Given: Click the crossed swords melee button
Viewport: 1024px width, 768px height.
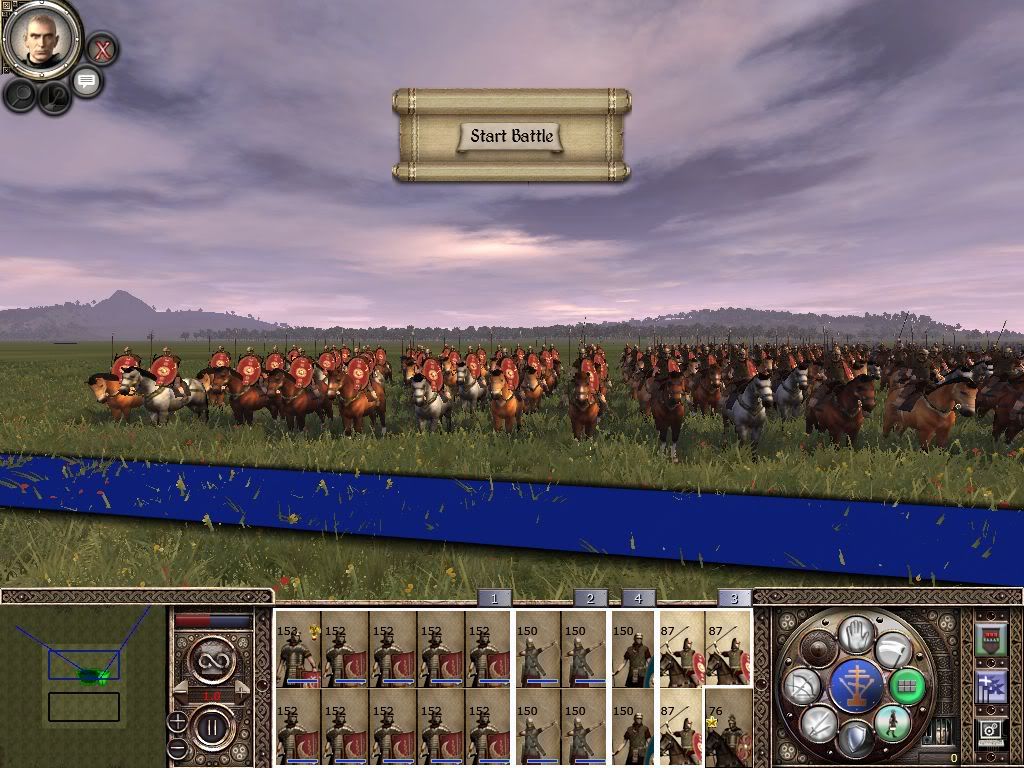Looking at the screenshot, I should coord(819,723).
